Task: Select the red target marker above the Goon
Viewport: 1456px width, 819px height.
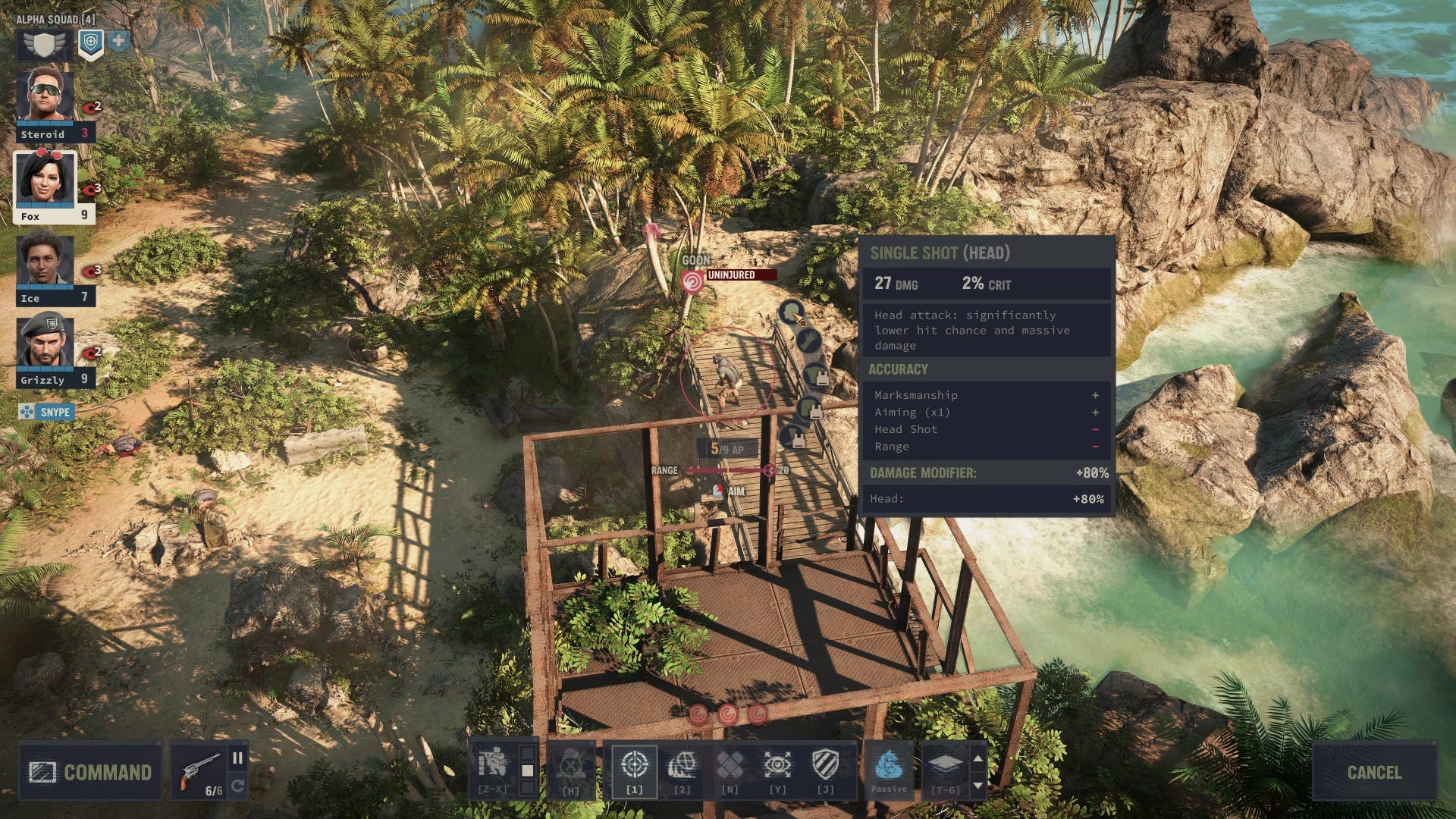Action: click(692, 283)
